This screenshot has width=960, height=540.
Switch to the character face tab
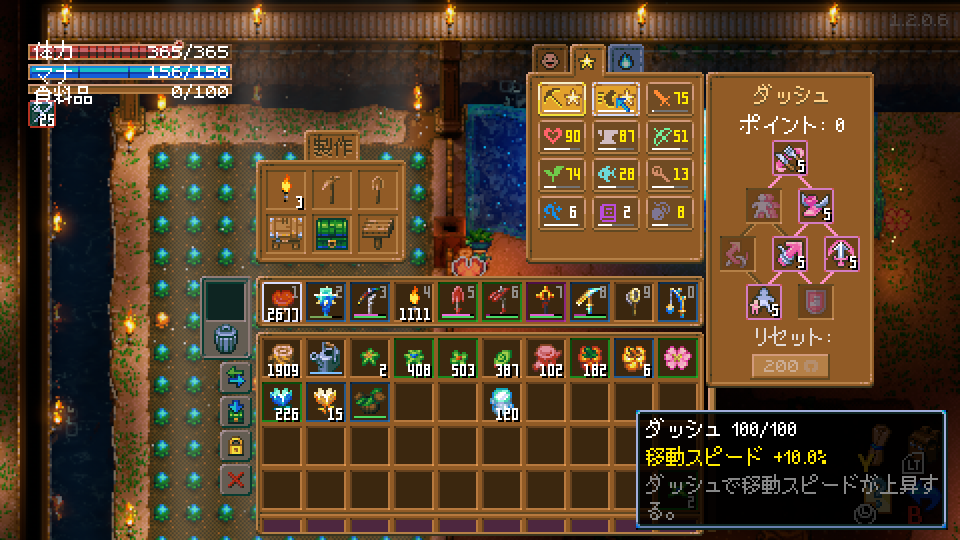pyautogui.click(x=550, y=60)
